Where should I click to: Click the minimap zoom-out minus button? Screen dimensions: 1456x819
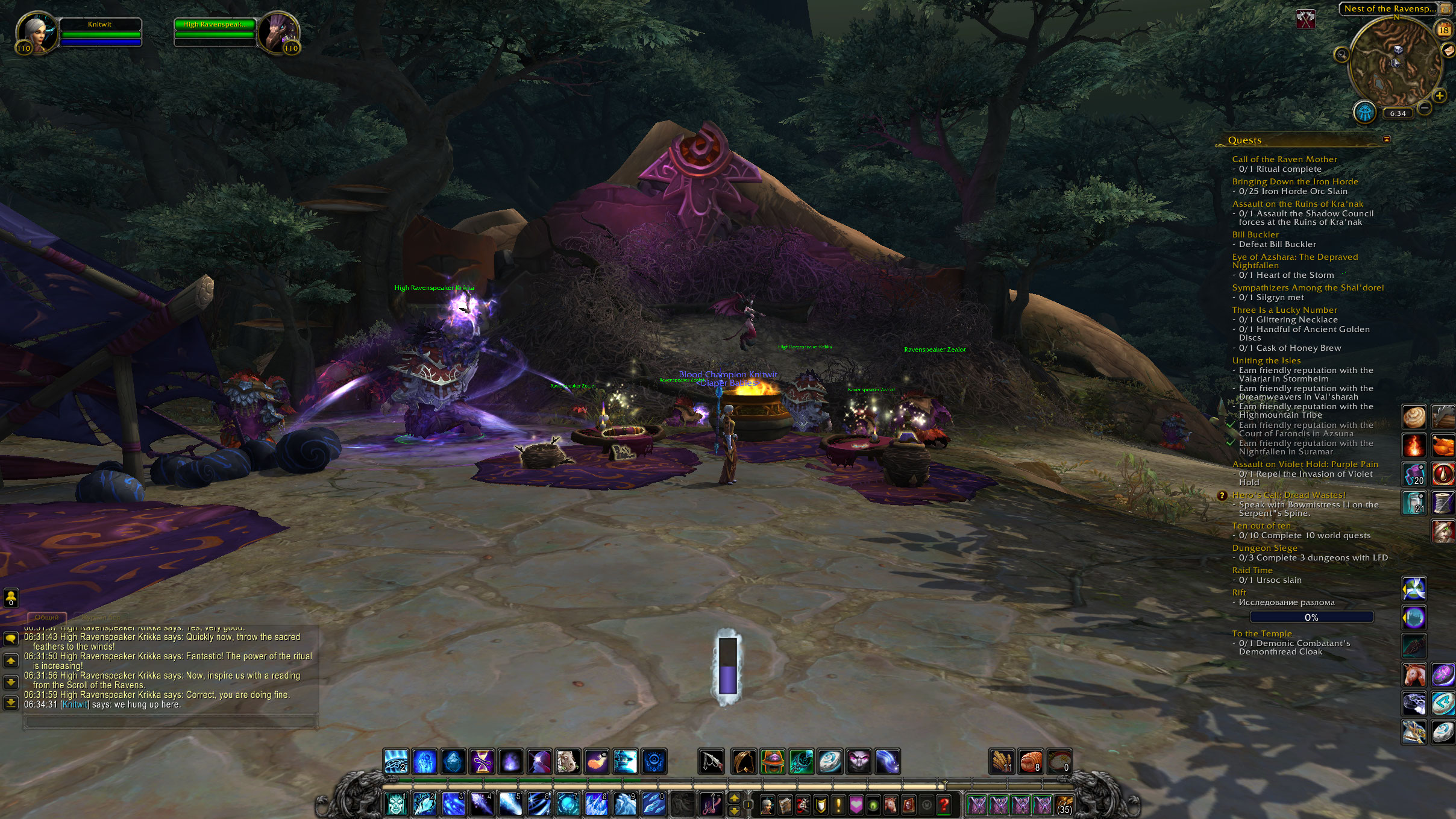click(x=1424, y=108)
